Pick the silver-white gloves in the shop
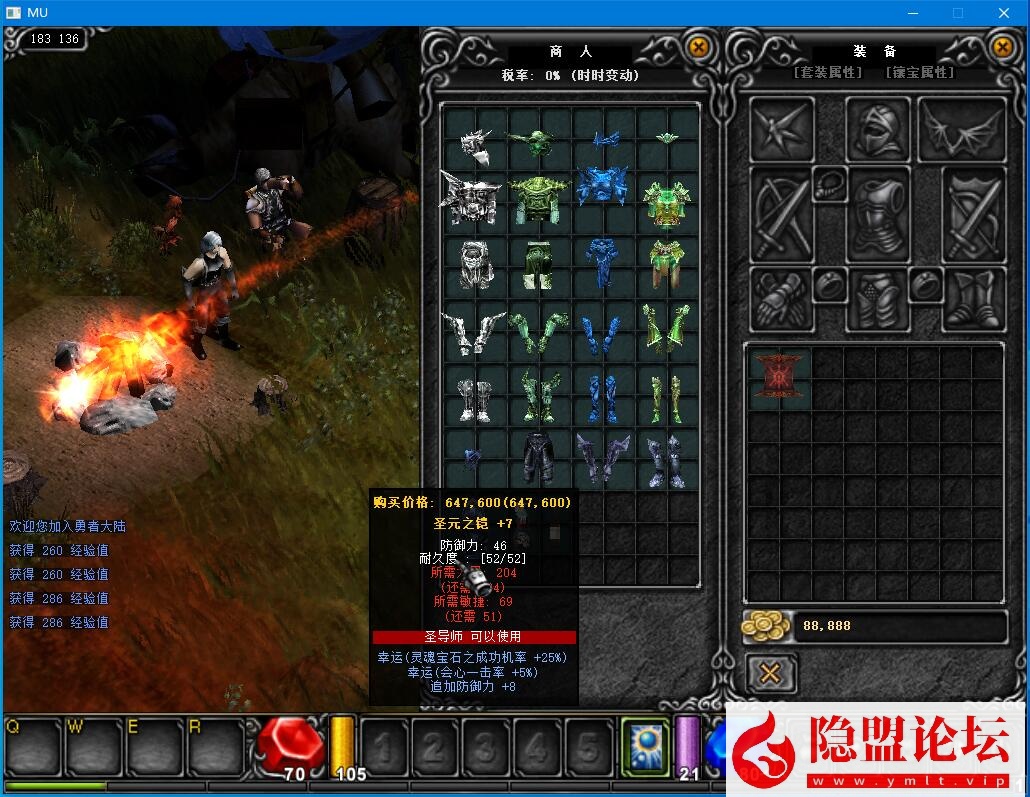The height and width of the screenshot is (797, 1030). (474, 330)
